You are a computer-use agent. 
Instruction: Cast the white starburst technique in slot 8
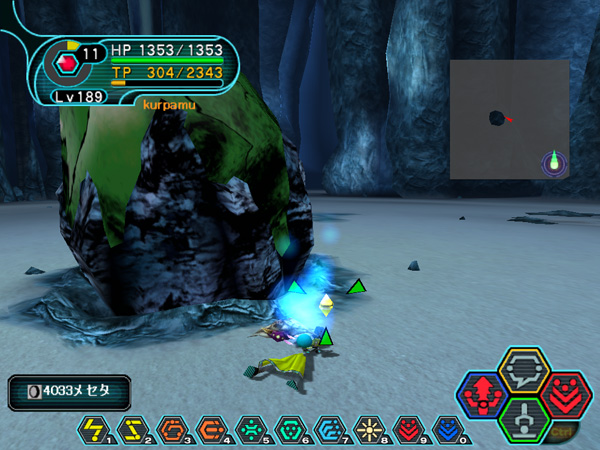(366, 430)
